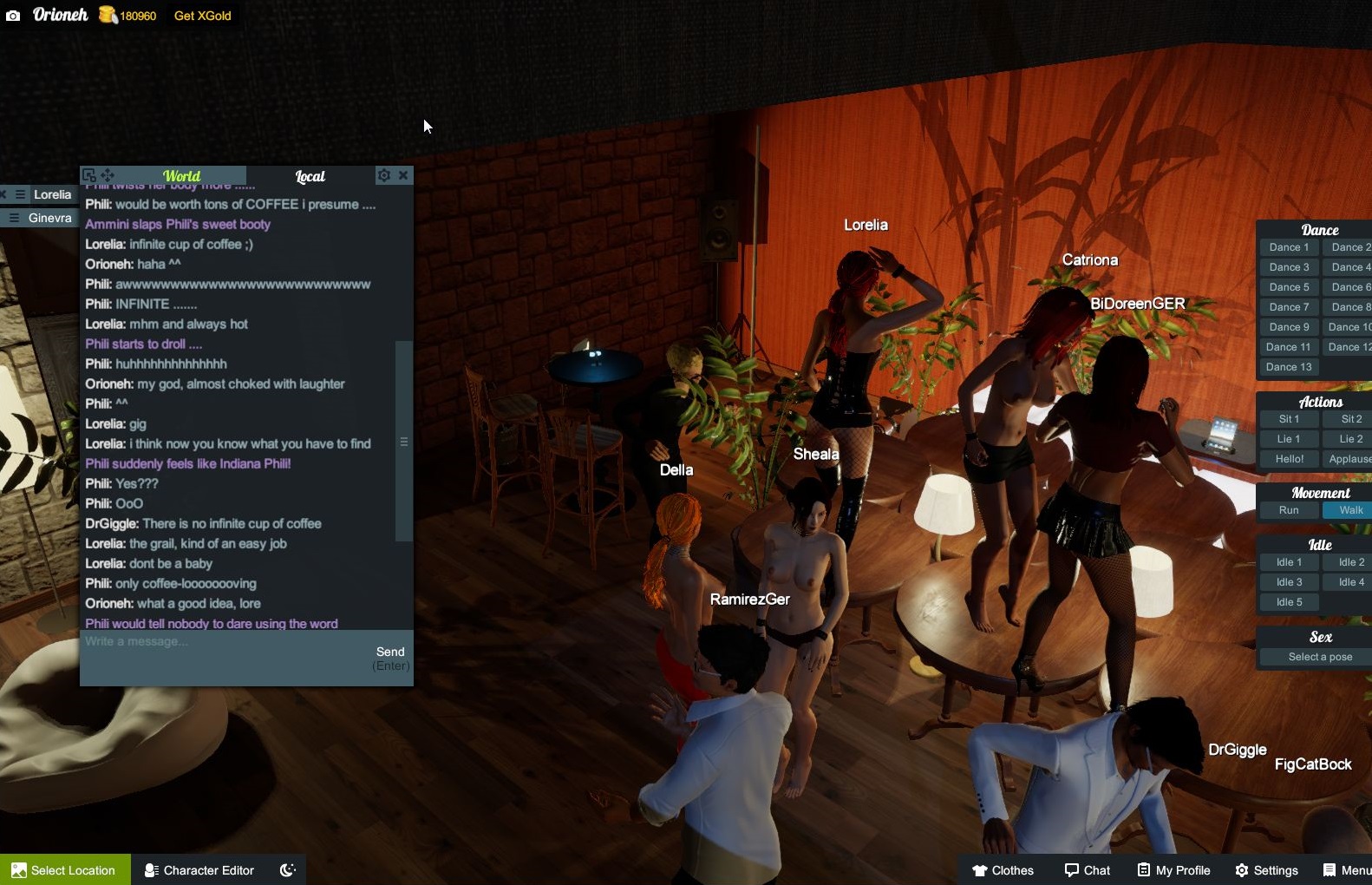Viewport: 1372px width, 885px height.
Task: Switch character to Idle 3 pose
Action: pos(1288,581)
